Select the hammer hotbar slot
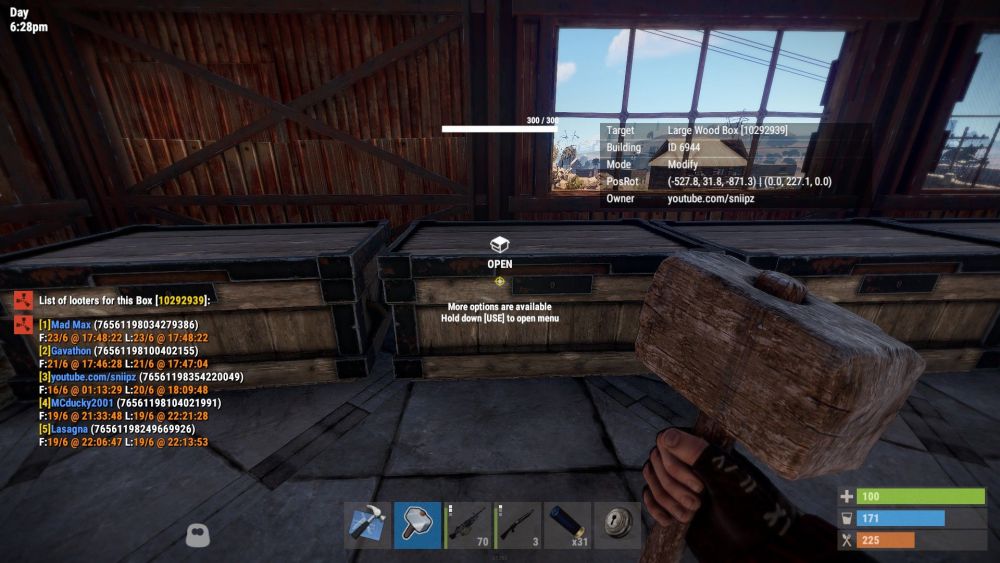The image size is (1000, 563). (x=417, y=525)
